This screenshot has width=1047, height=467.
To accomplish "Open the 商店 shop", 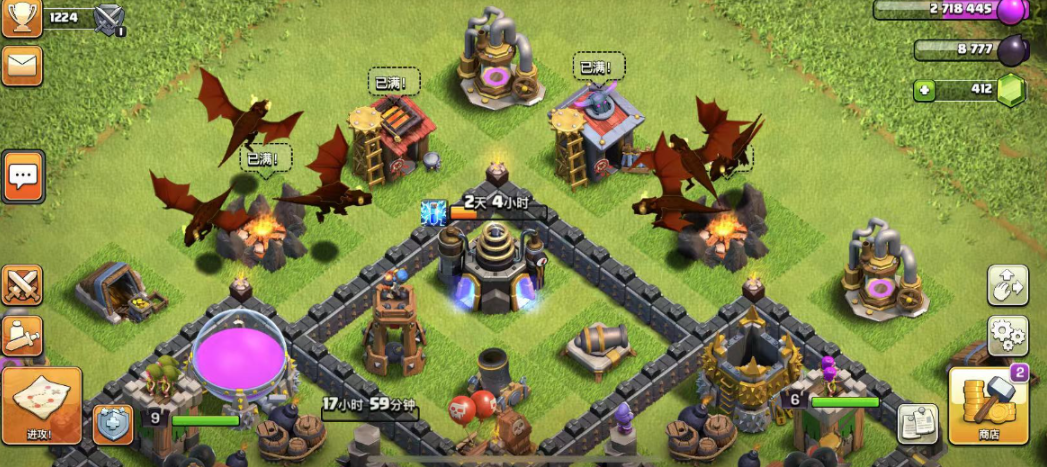I will pyautogui.click(x=988, y=405).
